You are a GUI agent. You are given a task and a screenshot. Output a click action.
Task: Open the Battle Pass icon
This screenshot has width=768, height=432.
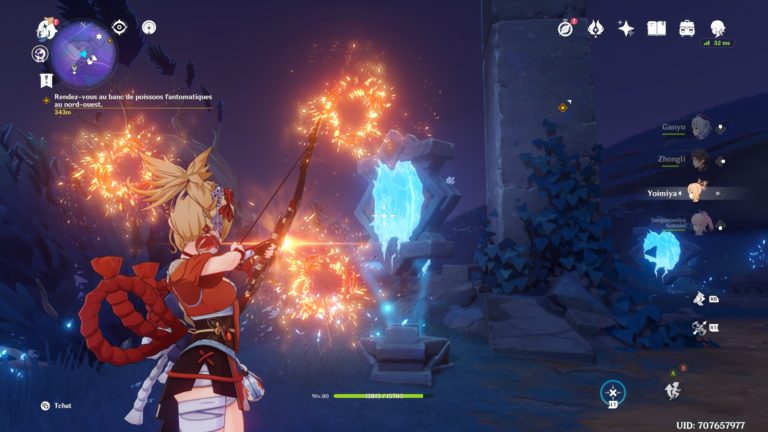595,28
